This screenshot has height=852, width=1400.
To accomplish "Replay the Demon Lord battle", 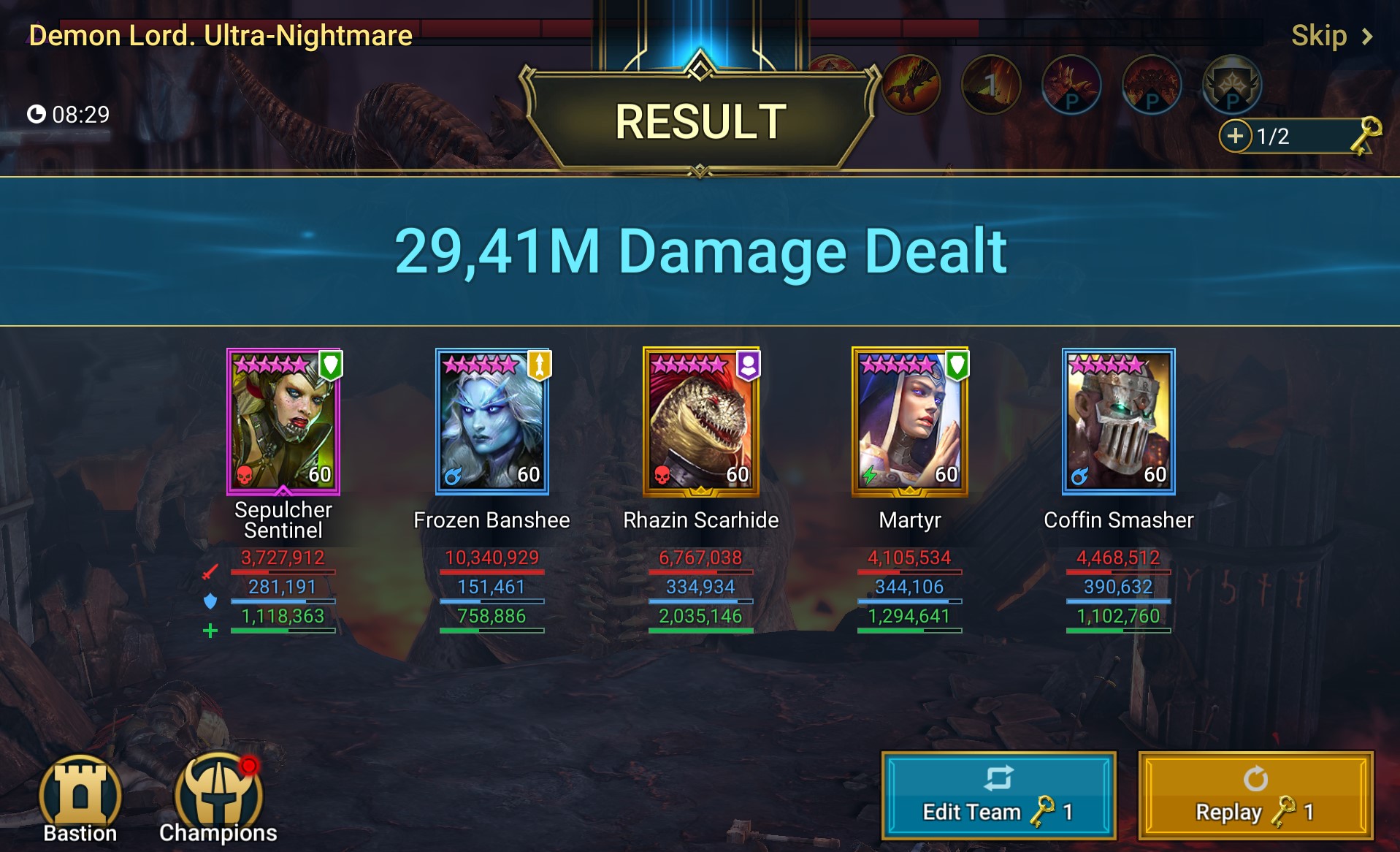I will (x=1255, y=795).
